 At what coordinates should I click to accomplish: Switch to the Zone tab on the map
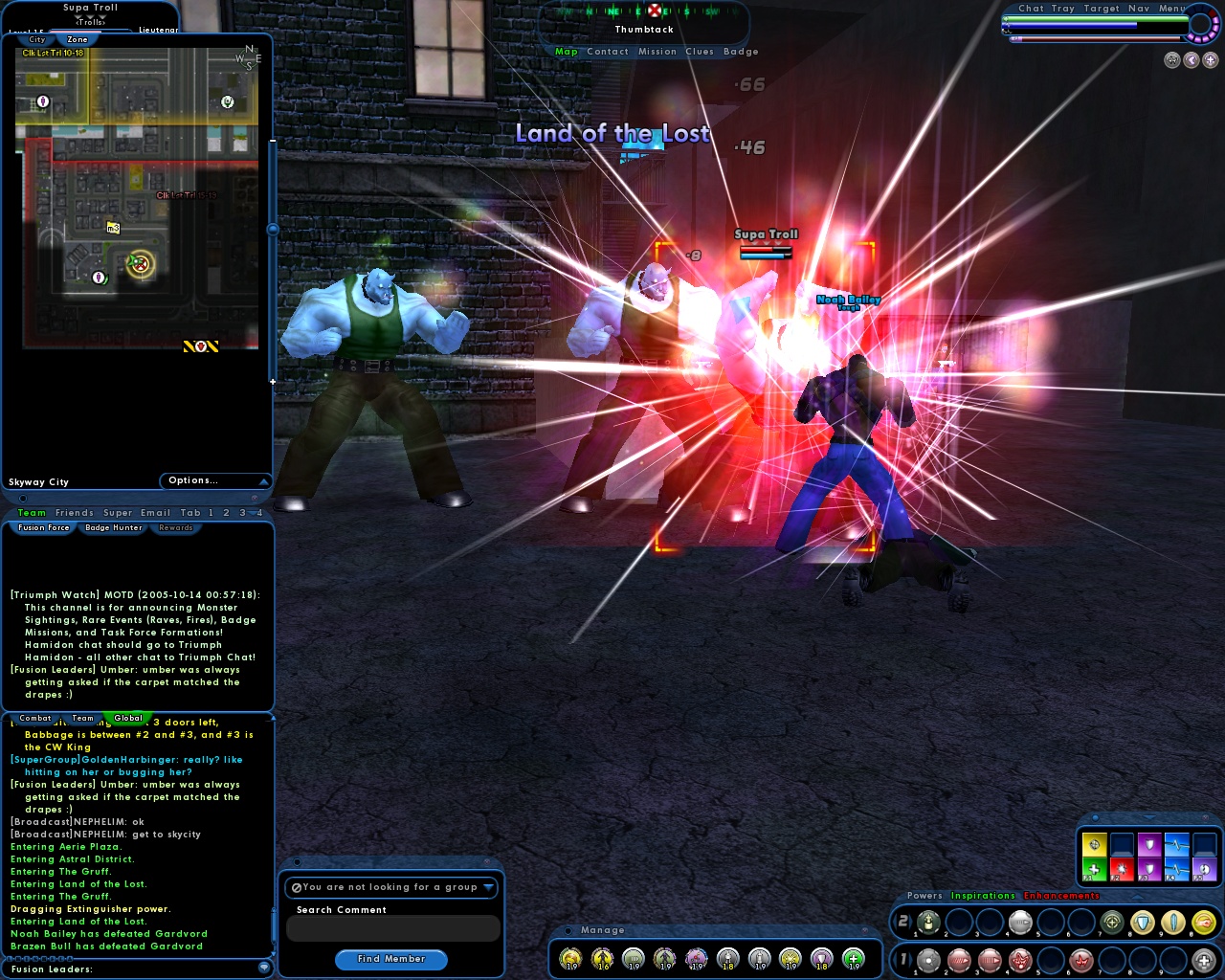79,39
